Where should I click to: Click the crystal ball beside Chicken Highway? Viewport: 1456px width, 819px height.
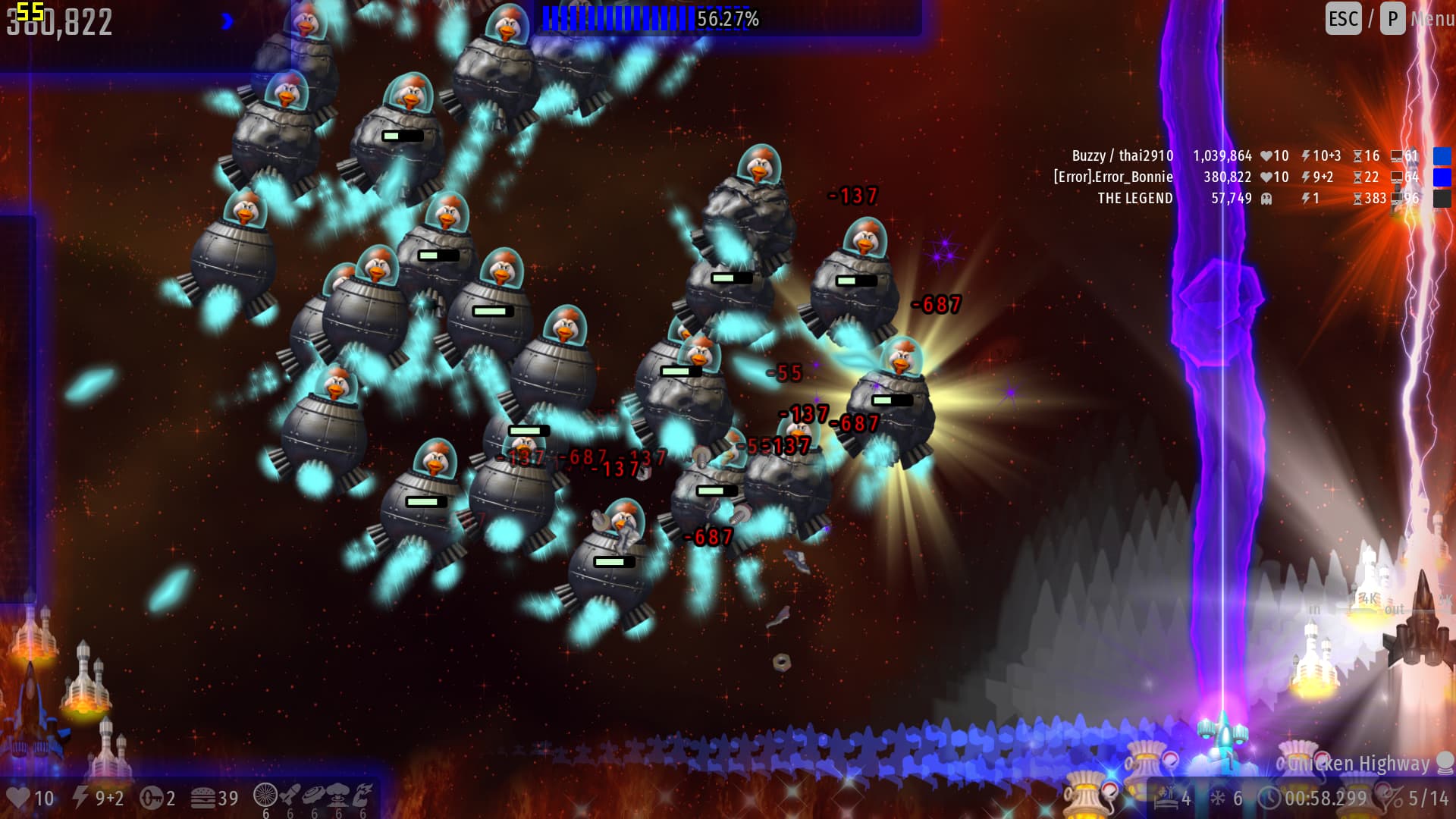click(1445, 763)
